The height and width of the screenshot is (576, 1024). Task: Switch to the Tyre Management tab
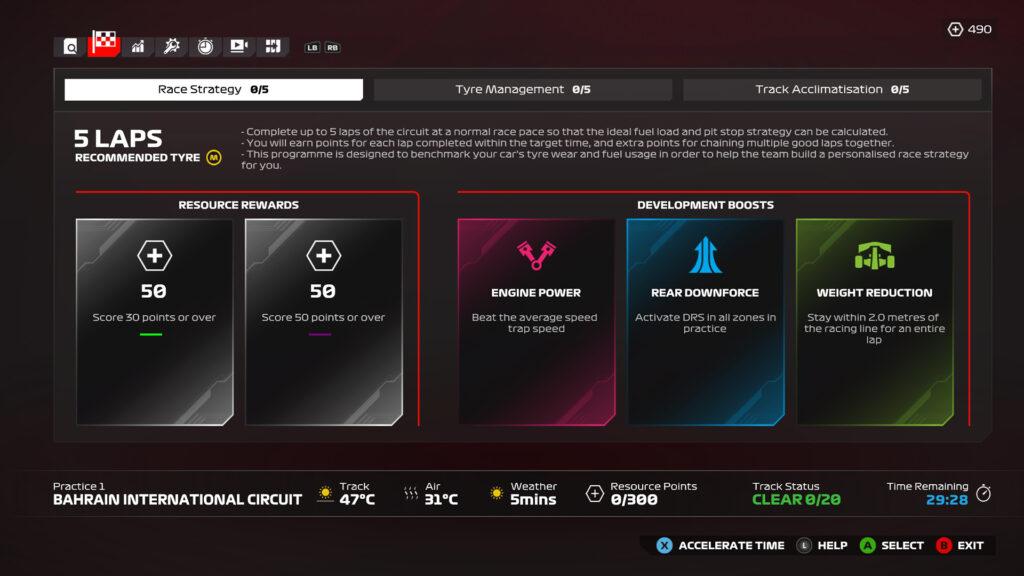(x=522, y=90)
